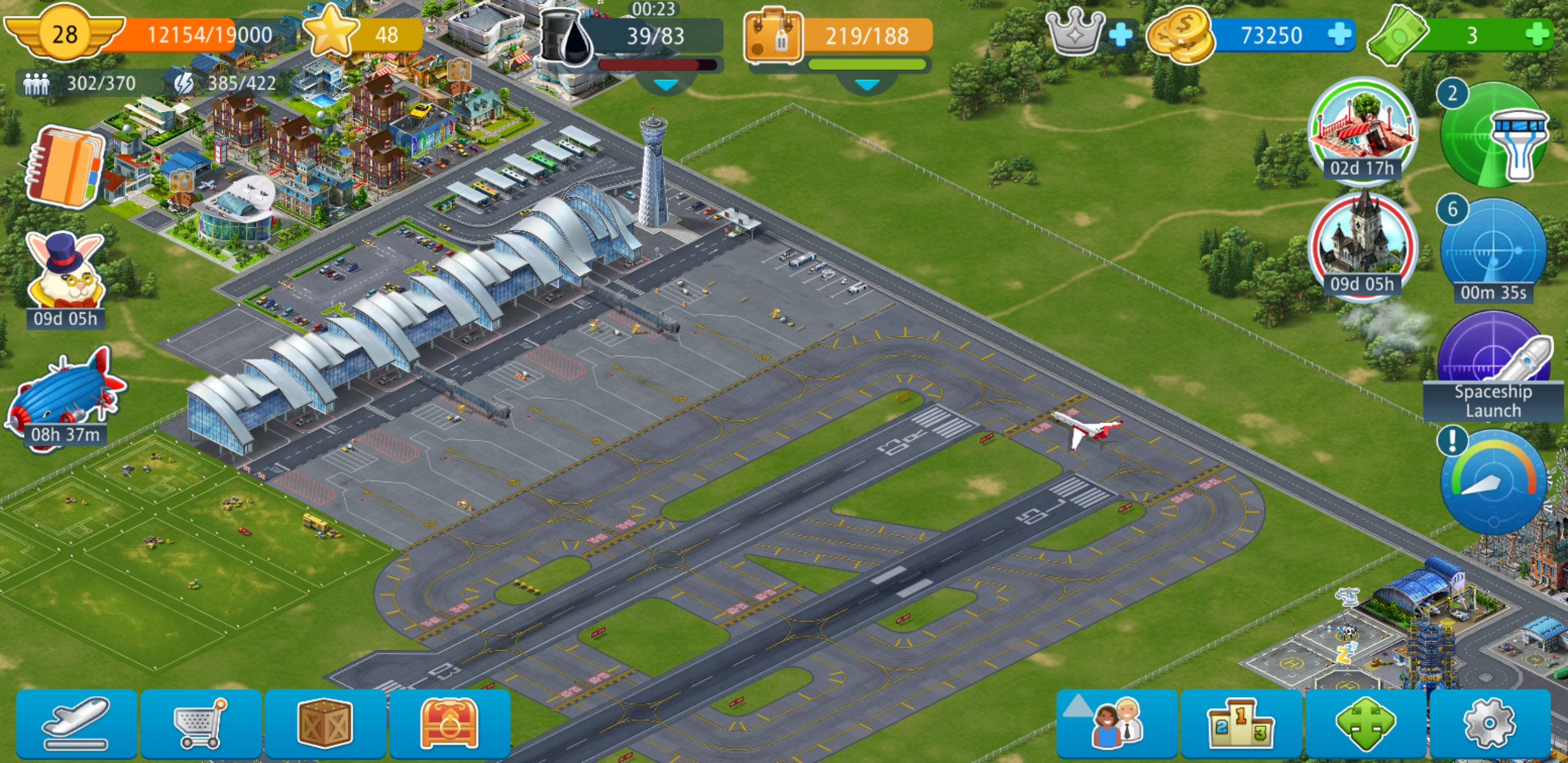Activate the green move-arrows edit mode

click(x=1365, y=723)
